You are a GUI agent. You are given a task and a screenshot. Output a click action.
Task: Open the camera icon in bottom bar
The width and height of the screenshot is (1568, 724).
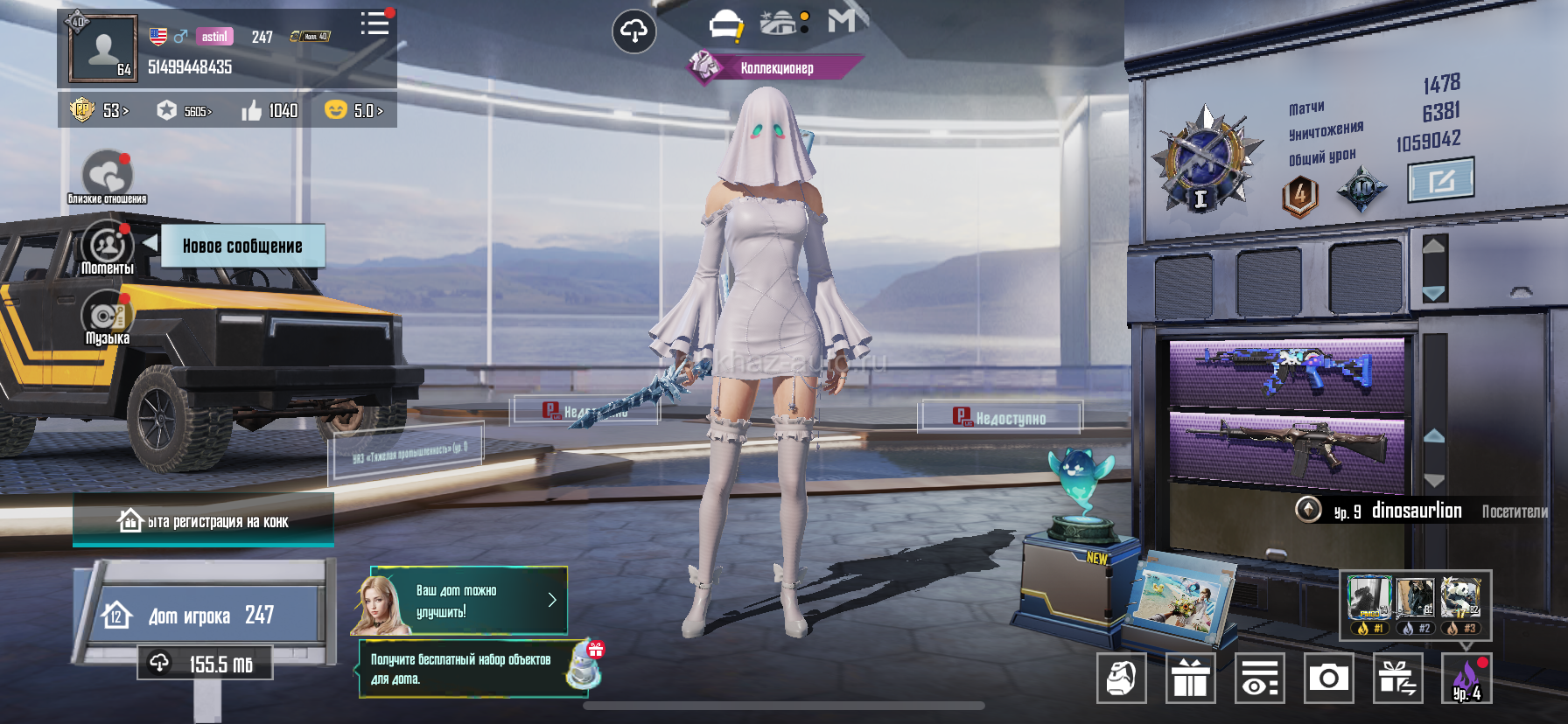pos(1328,678)
